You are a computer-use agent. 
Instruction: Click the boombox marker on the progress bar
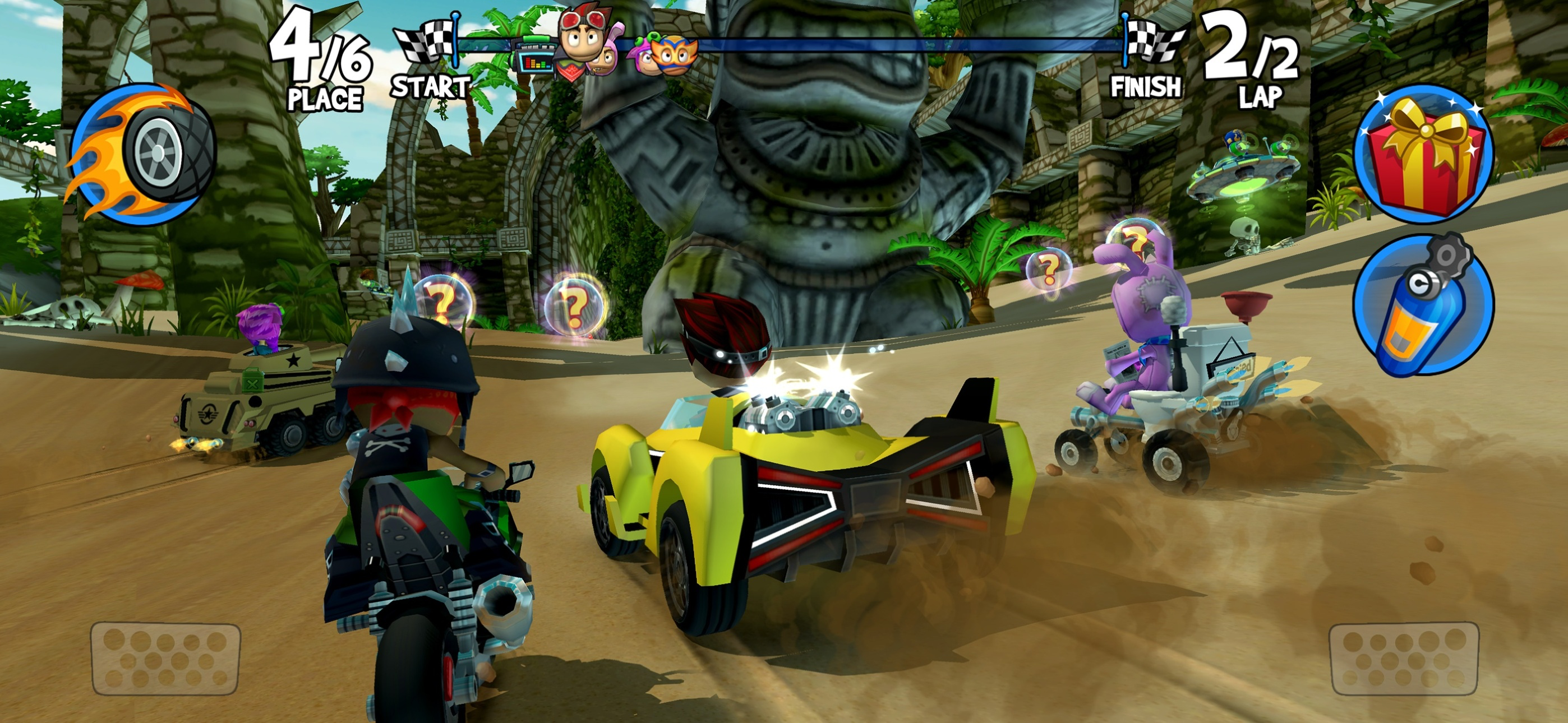534,58
